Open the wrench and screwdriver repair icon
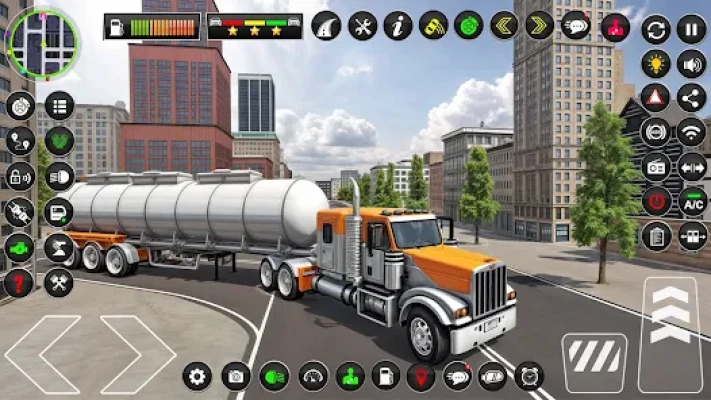The height and width of the screenshot is (400, 711). pyautogui.click(x=362, y=25)
